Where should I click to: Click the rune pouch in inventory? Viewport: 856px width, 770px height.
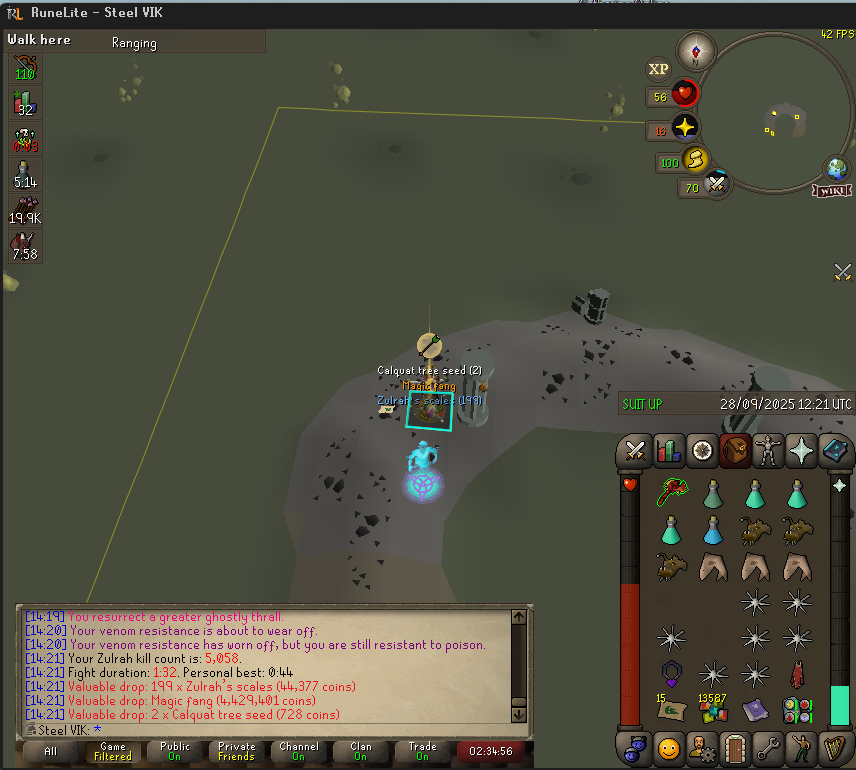[x=797, y=711]
